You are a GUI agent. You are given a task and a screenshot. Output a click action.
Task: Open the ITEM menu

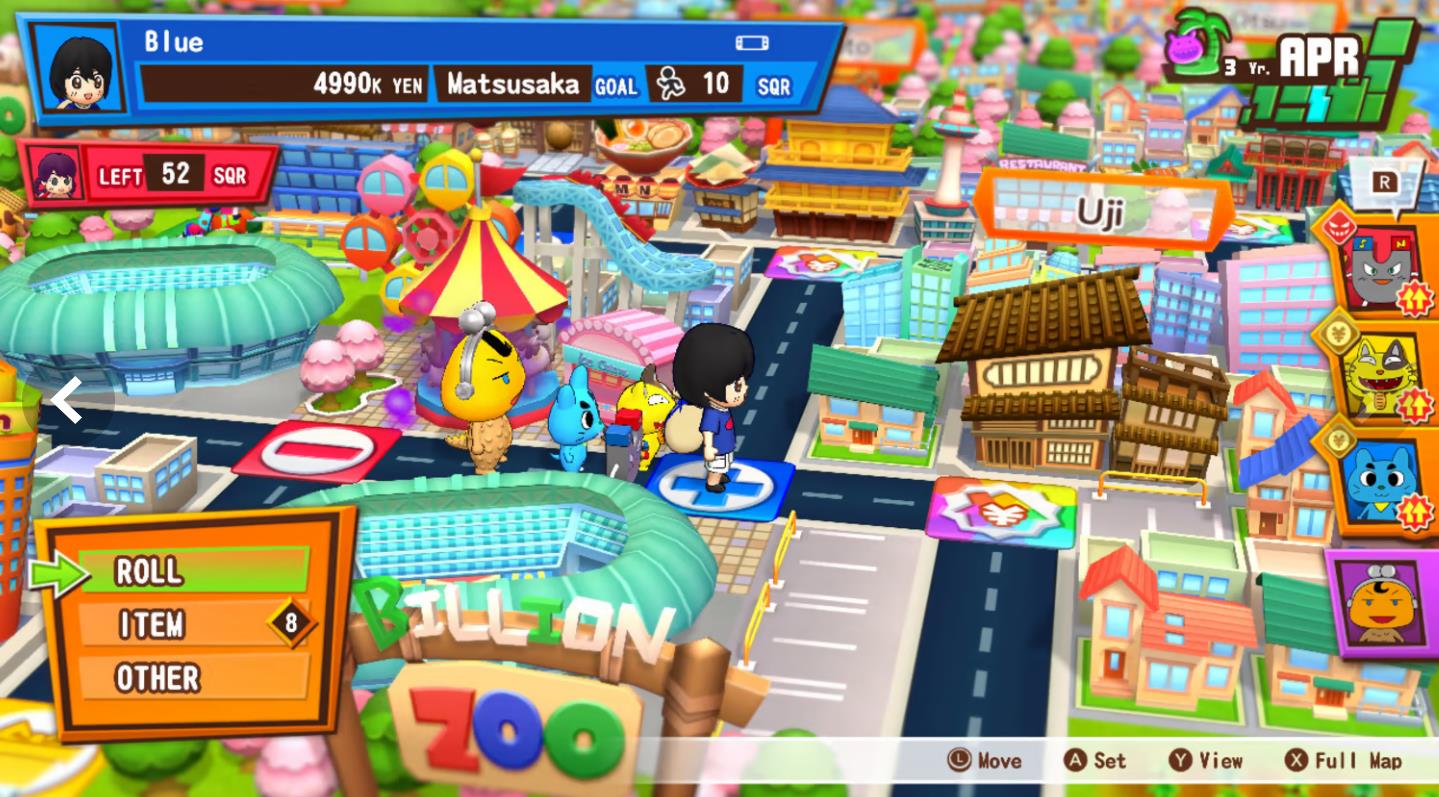[x=193, y=625]
